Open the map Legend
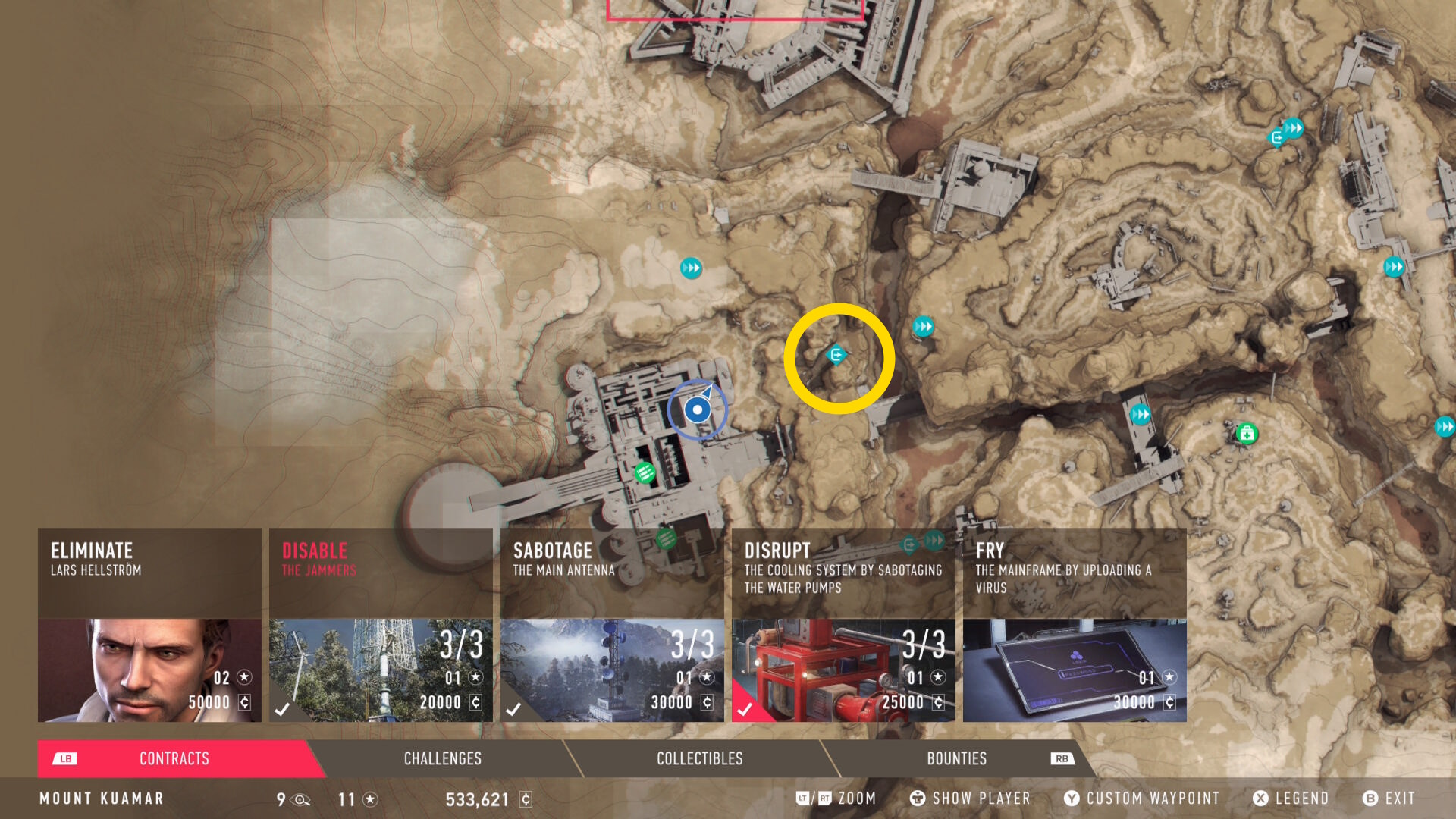1456x819 pixels. [1291, 799]
